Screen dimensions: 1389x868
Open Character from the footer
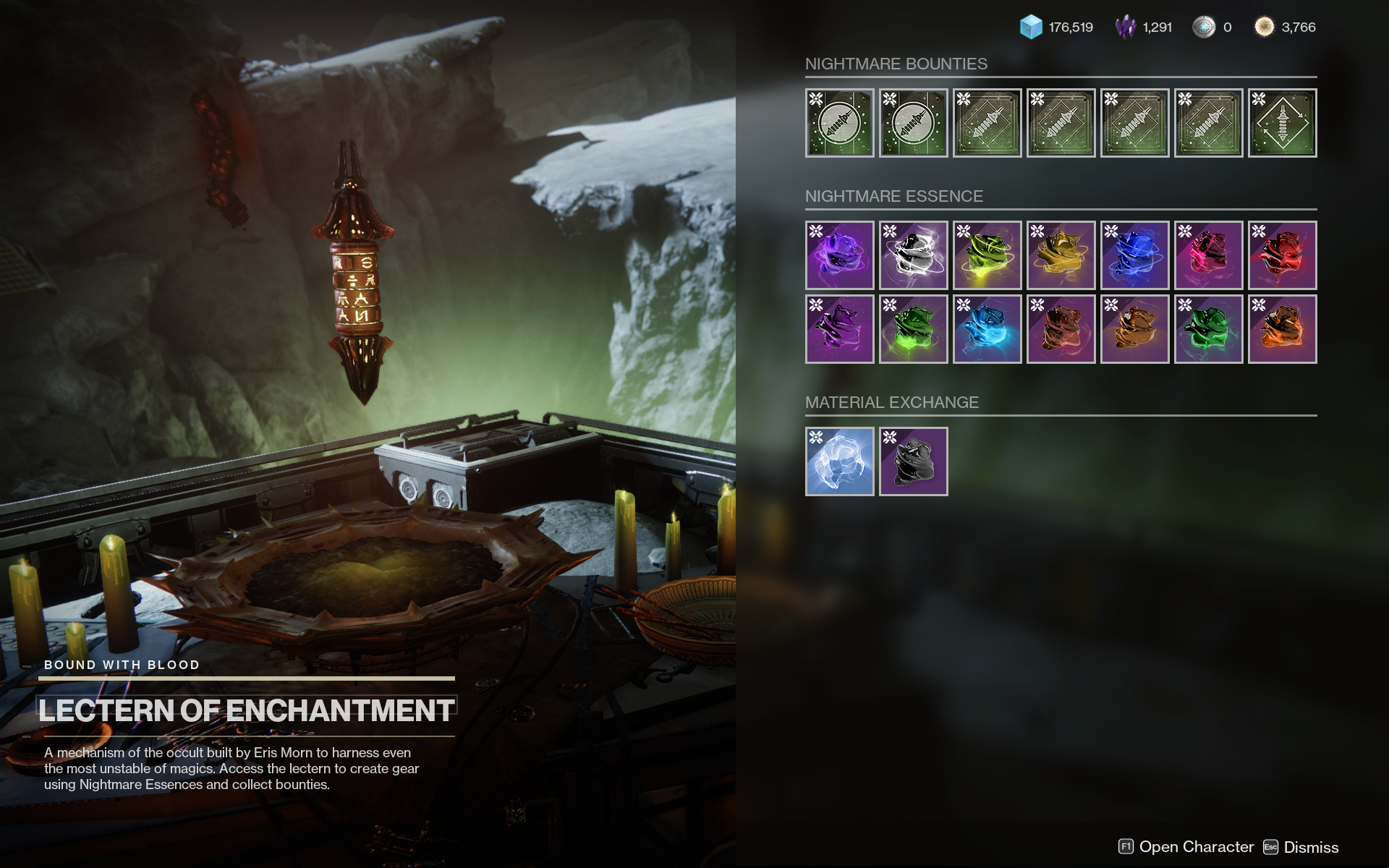1186,847
